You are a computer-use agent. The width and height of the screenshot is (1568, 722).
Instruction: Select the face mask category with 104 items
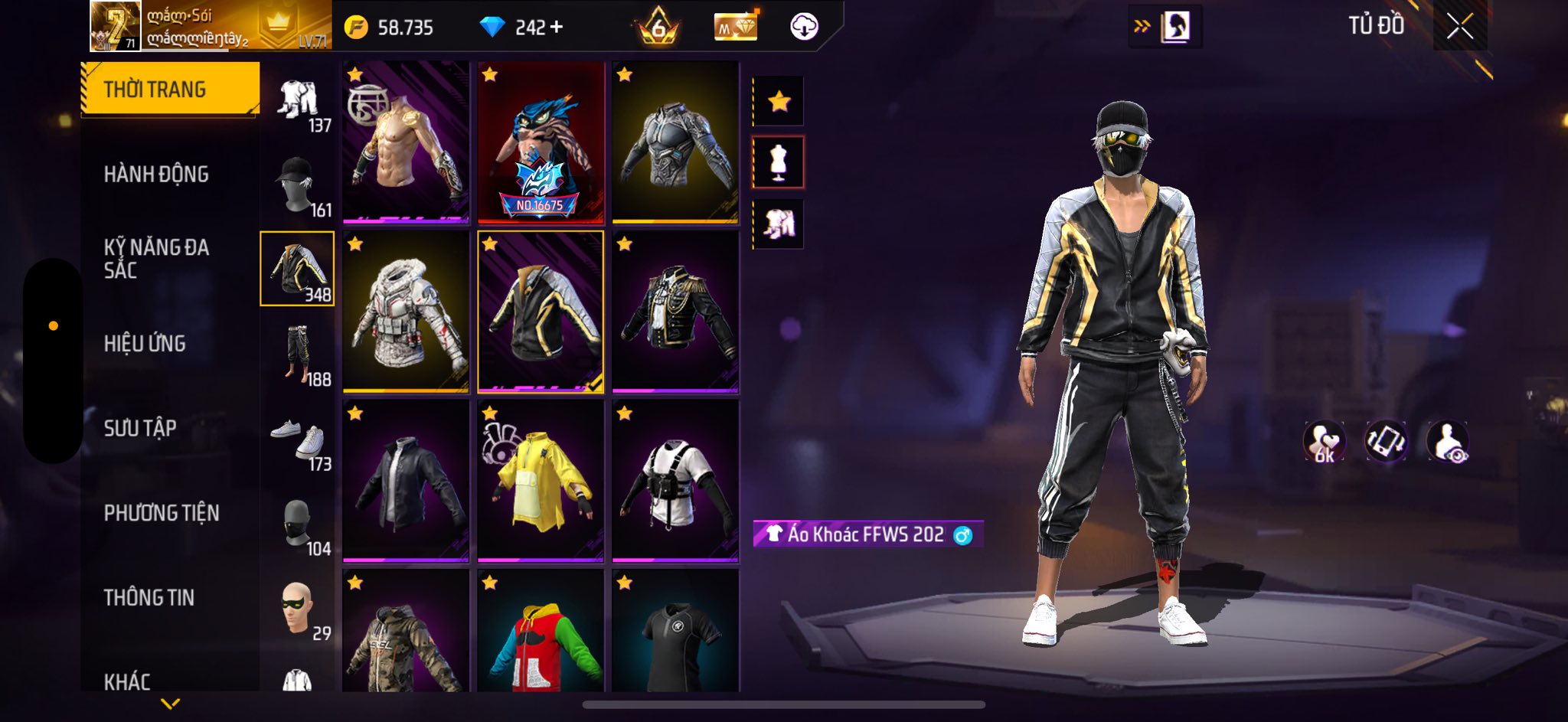[x=298, y=524]
